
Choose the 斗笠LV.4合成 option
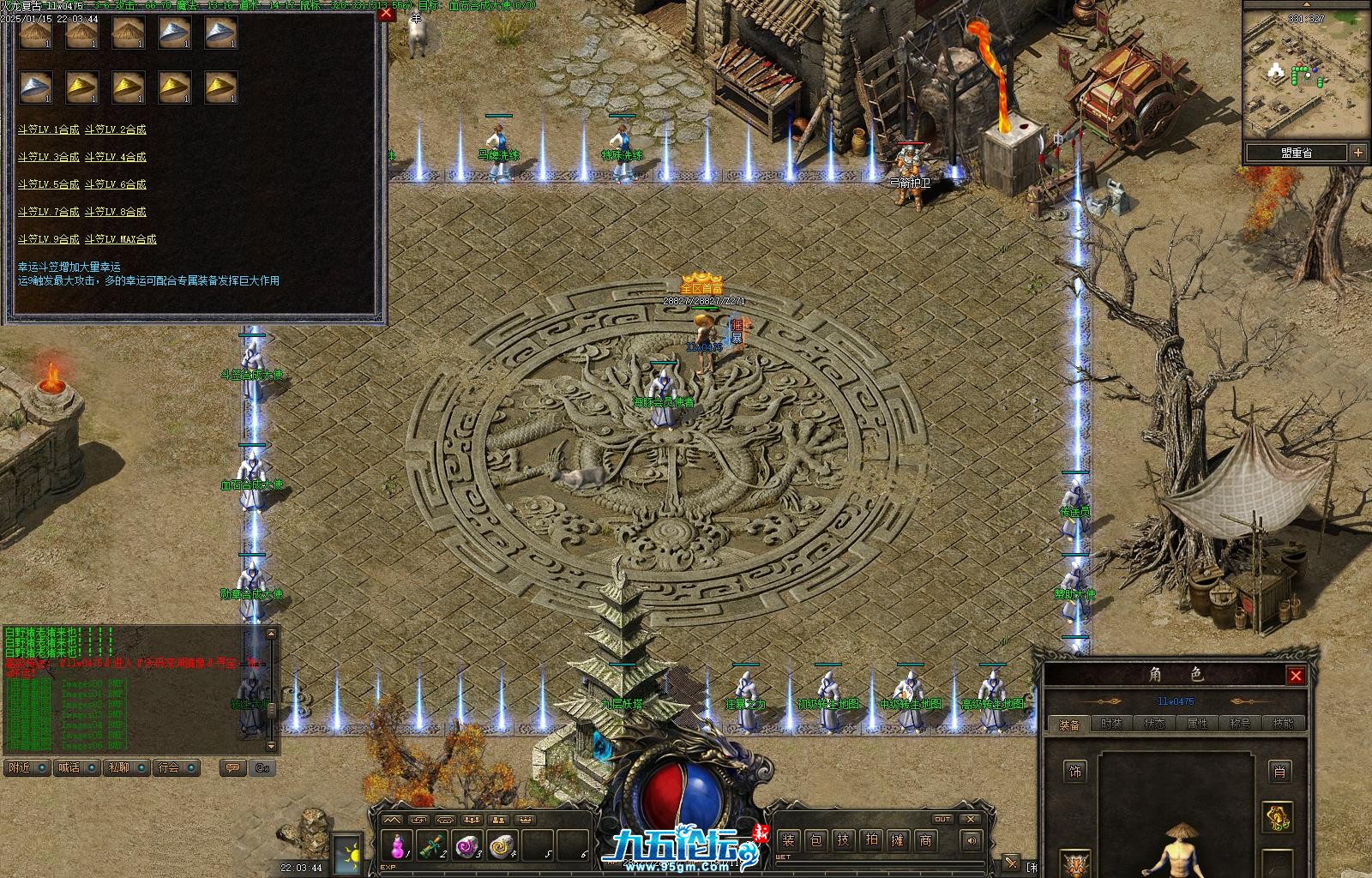click(x=115, y=157)
